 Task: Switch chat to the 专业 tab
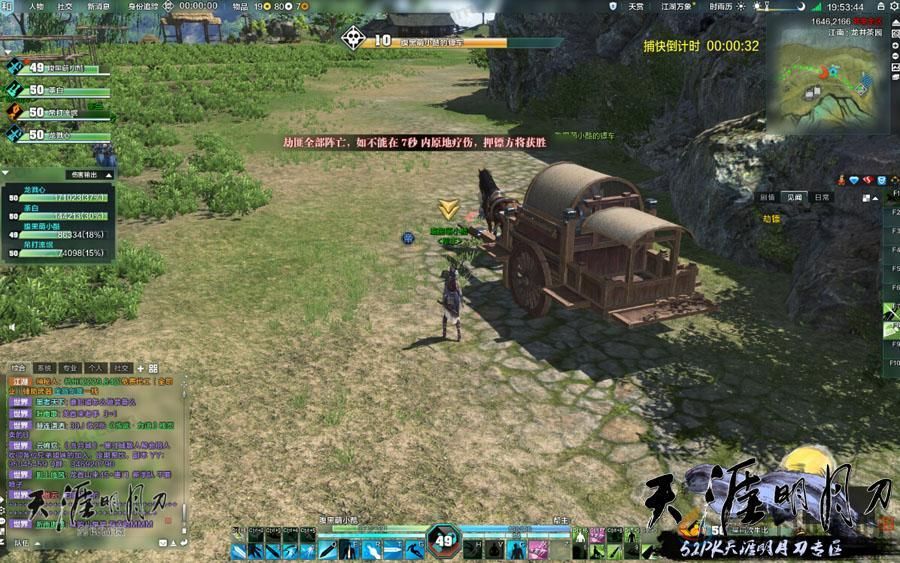pyautogui.click(x=70, y=368)
